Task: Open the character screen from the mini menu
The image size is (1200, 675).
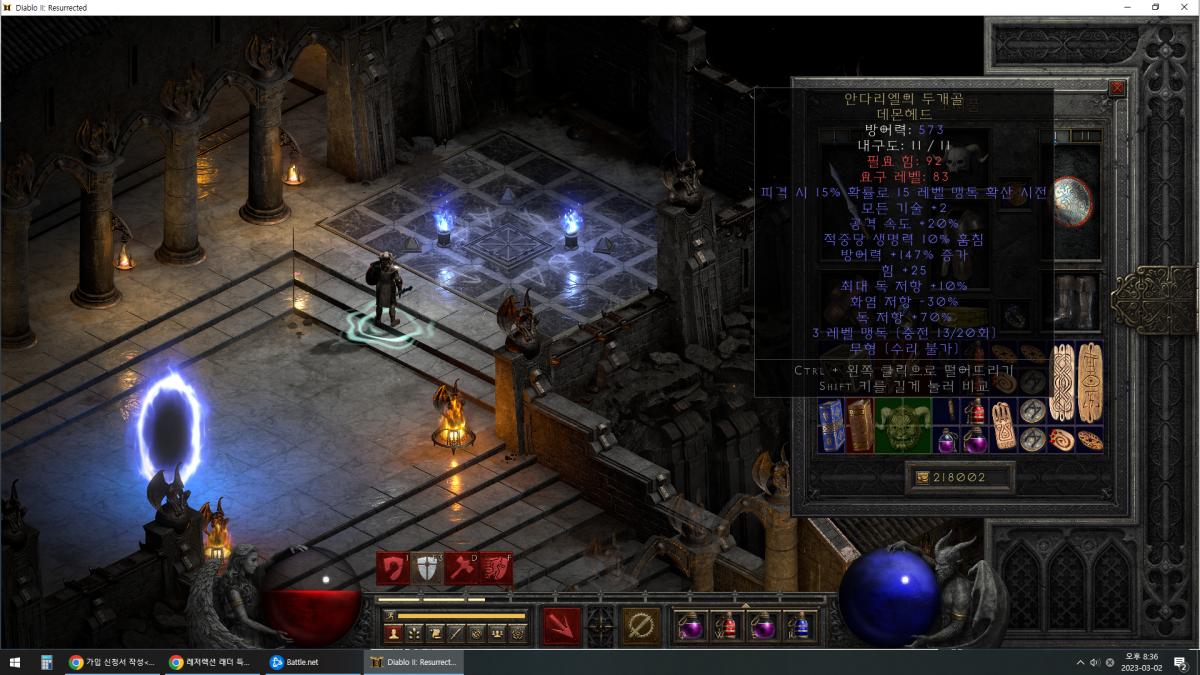Action: click(x=393, y=633)
